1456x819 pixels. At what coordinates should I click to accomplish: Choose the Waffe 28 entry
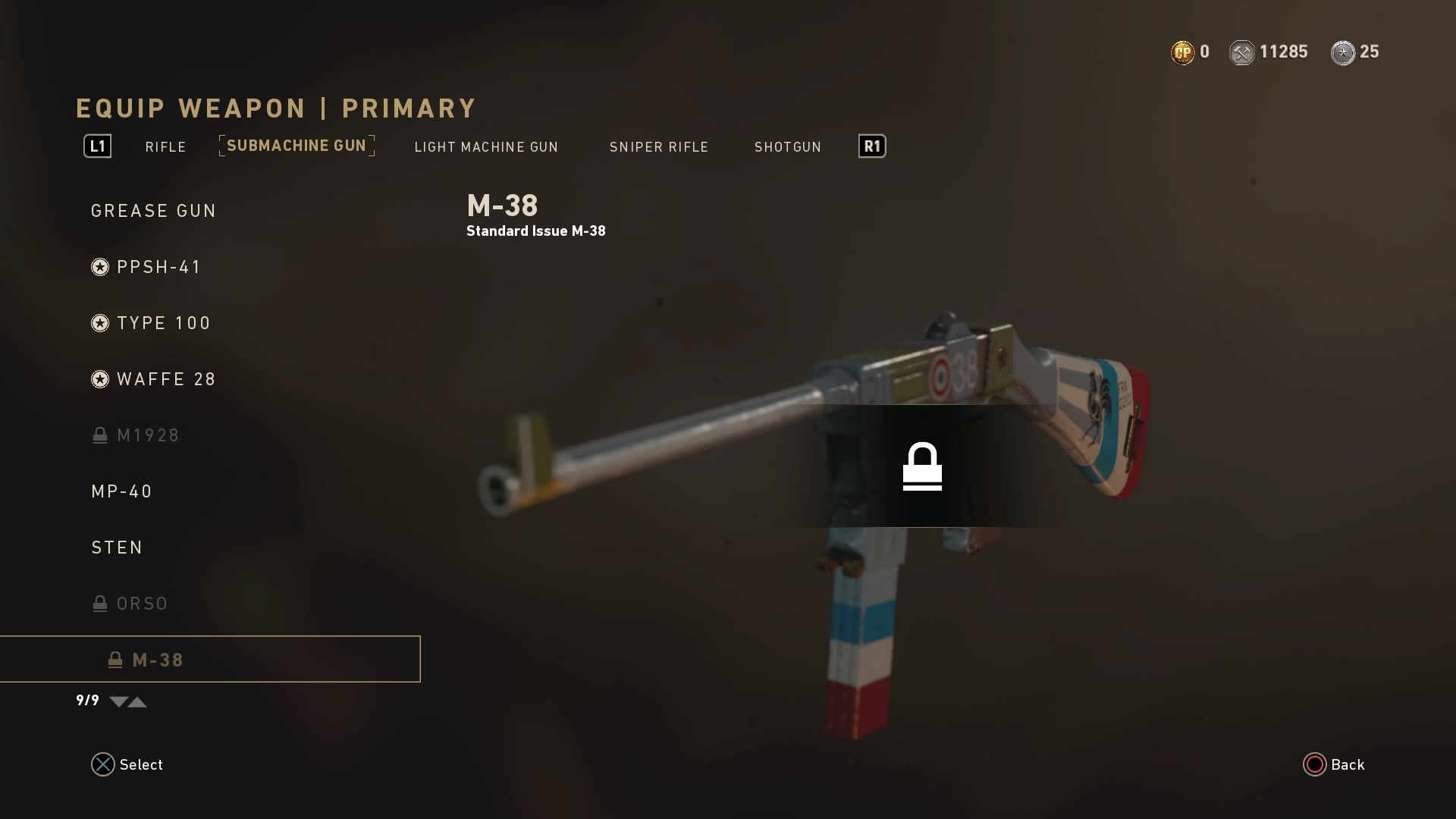[166, 379]
